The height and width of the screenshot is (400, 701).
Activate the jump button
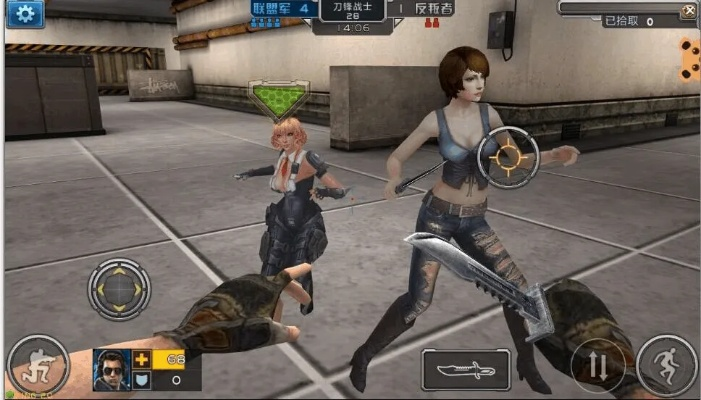pos(666,365)
